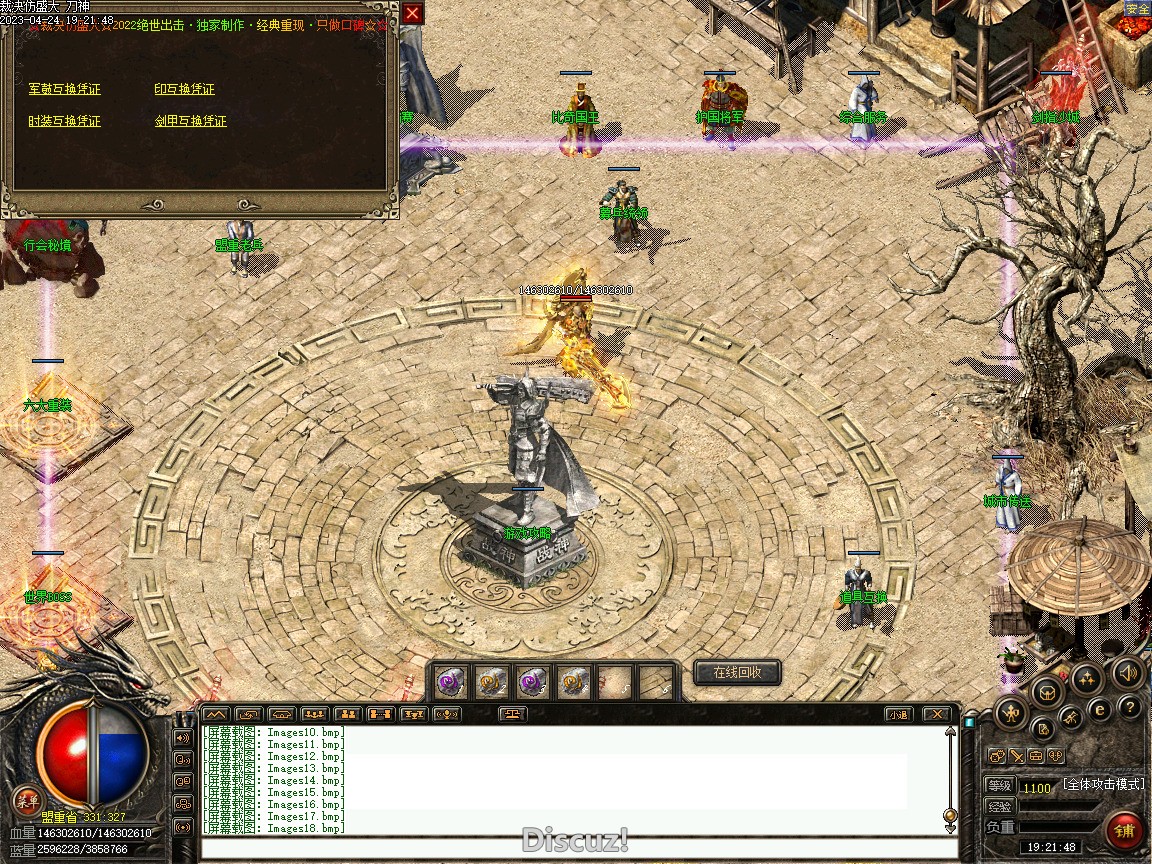
Task: Click the crossed sword small square icon
Action: click(1016, 756)
